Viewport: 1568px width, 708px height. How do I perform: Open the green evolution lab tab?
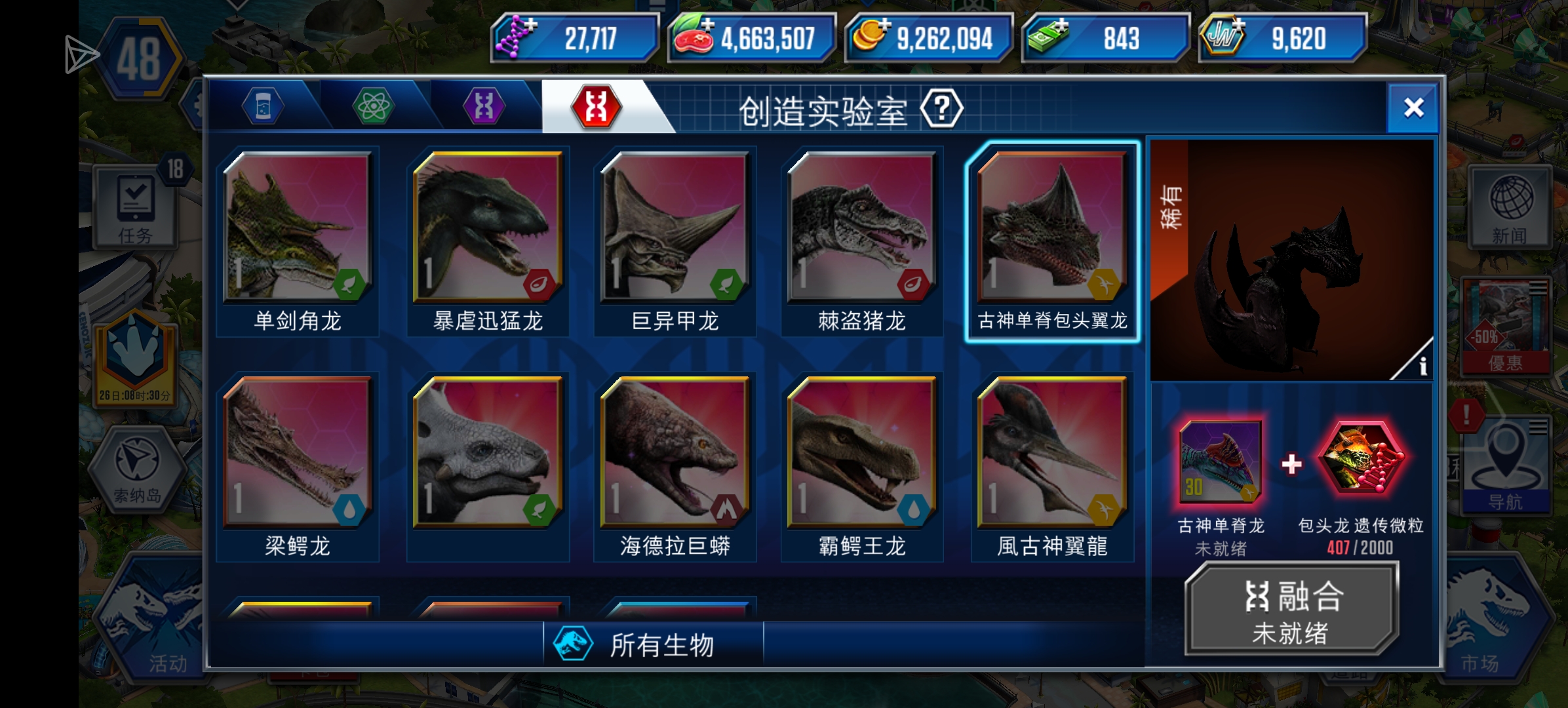click(374, 107)
